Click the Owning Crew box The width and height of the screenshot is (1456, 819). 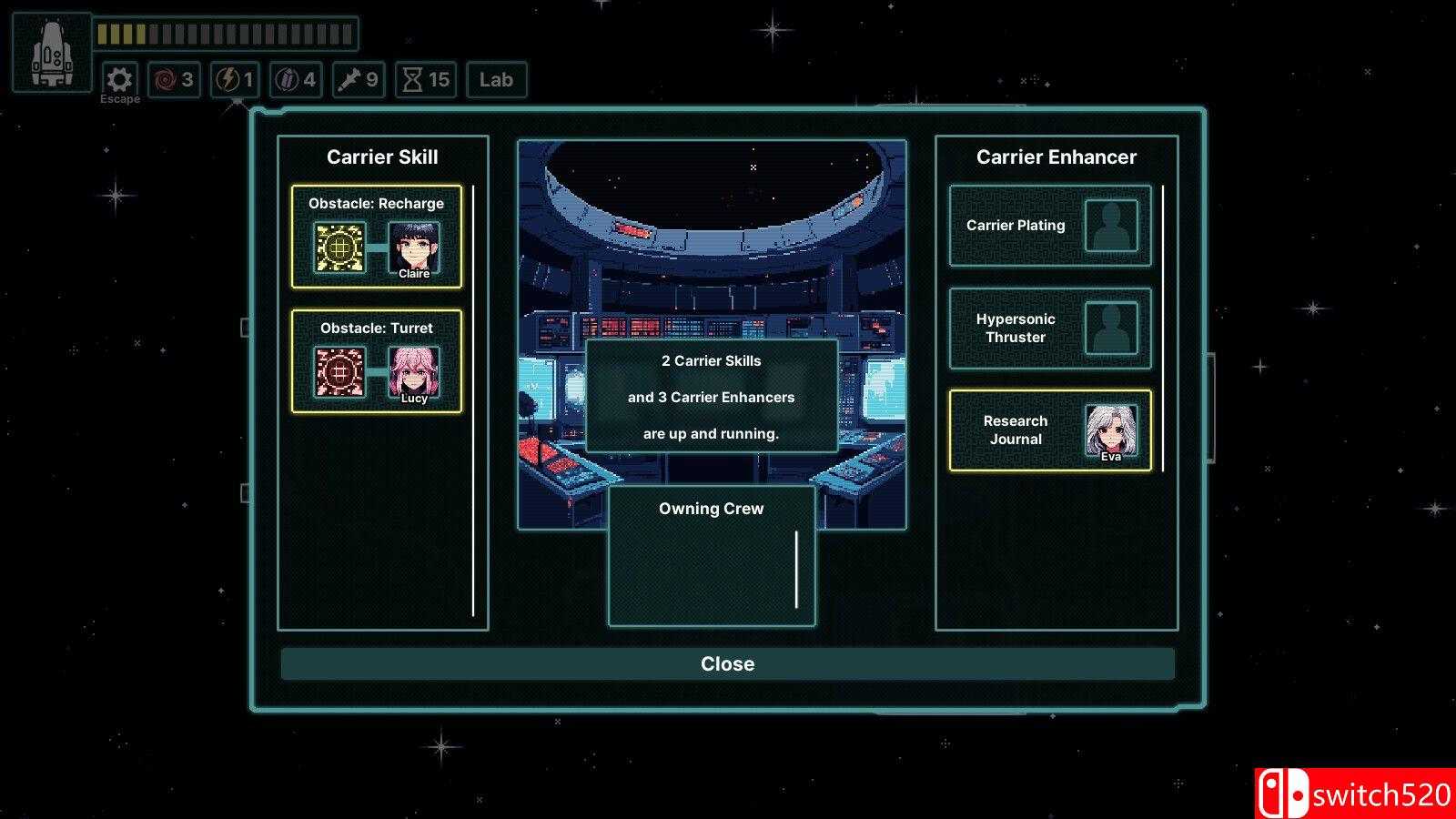point(711,557)
